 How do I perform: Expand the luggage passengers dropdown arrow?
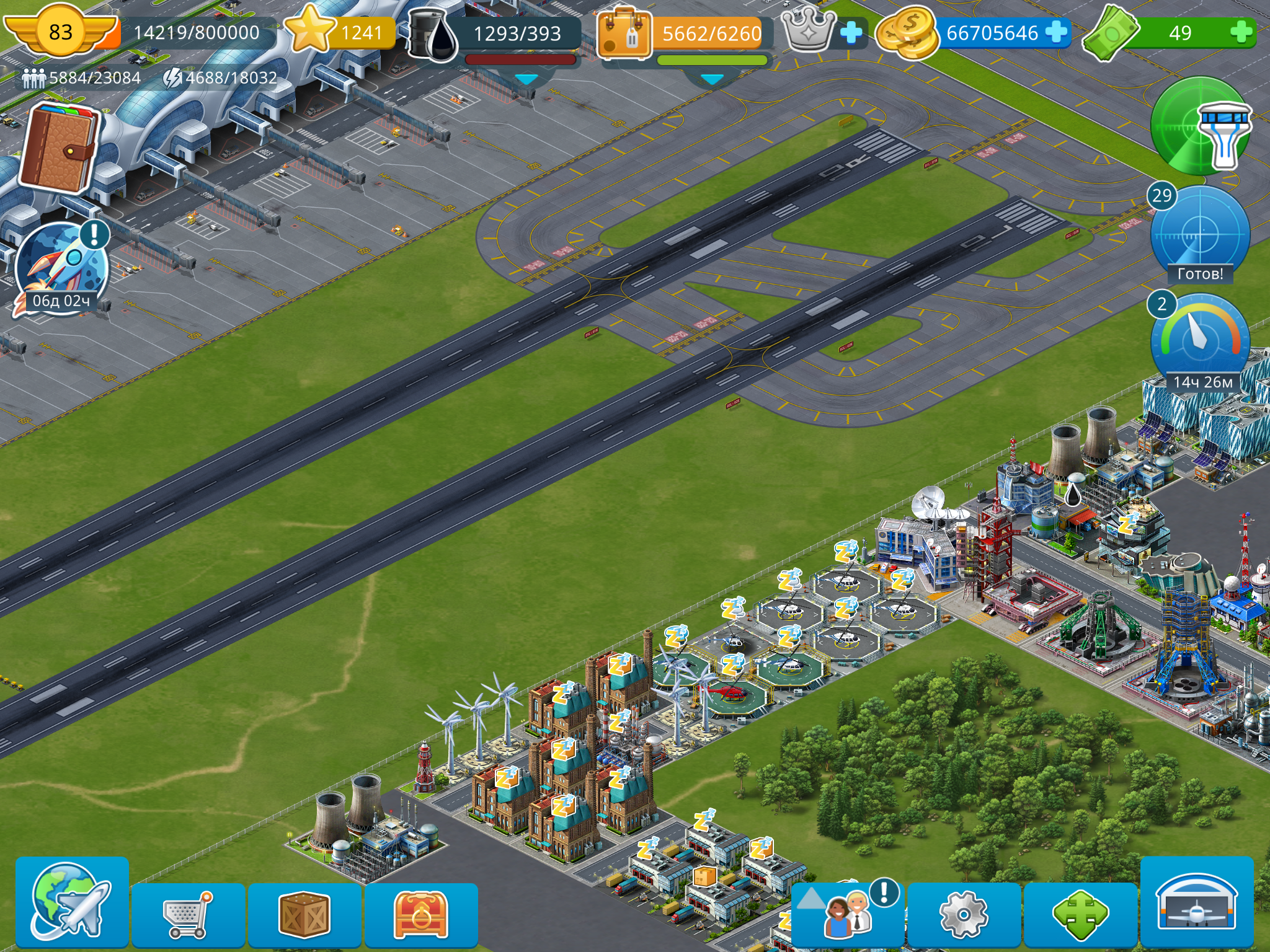[711, 80]
